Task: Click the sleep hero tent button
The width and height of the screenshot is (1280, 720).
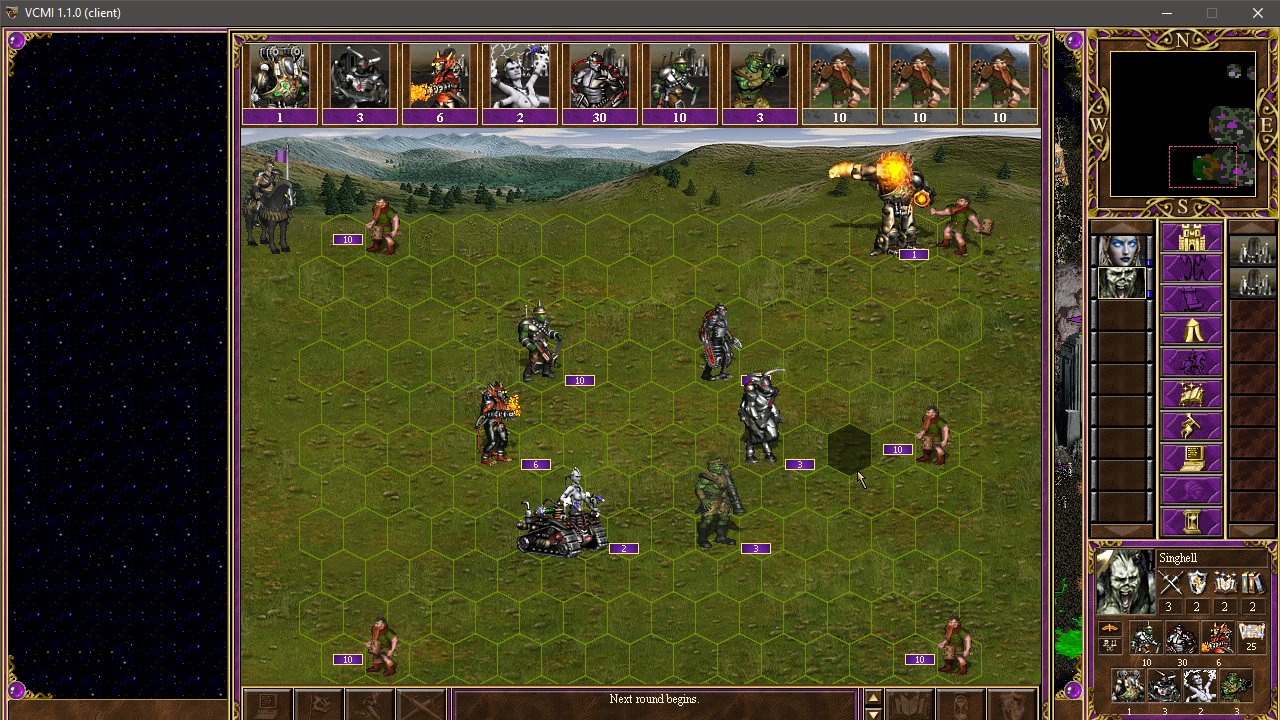Action: point(1190,331)
